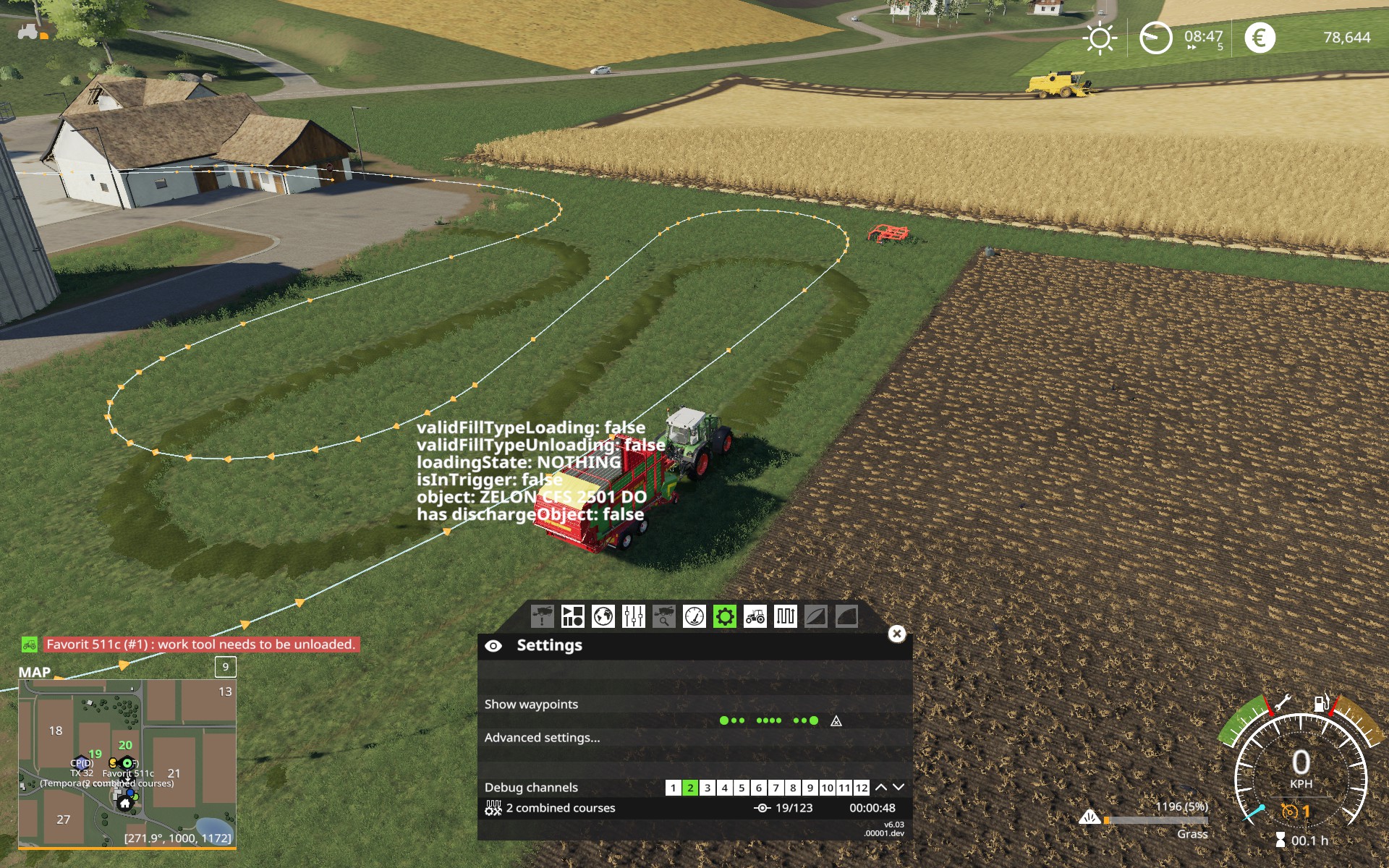Click the eye icon beside the Settings header
1389x868 pixels.
pos(495,645)
